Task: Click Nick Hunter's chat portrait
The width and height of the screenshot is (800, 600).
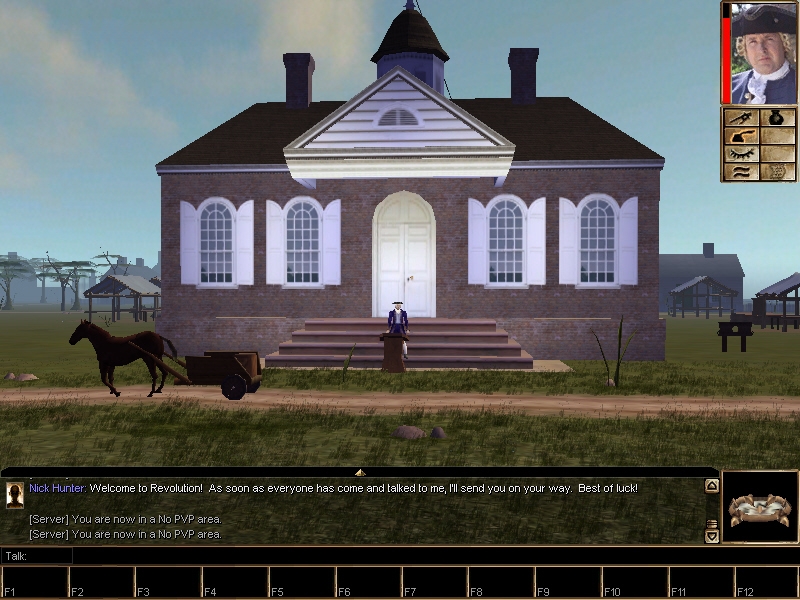Action: coord(15,495)
